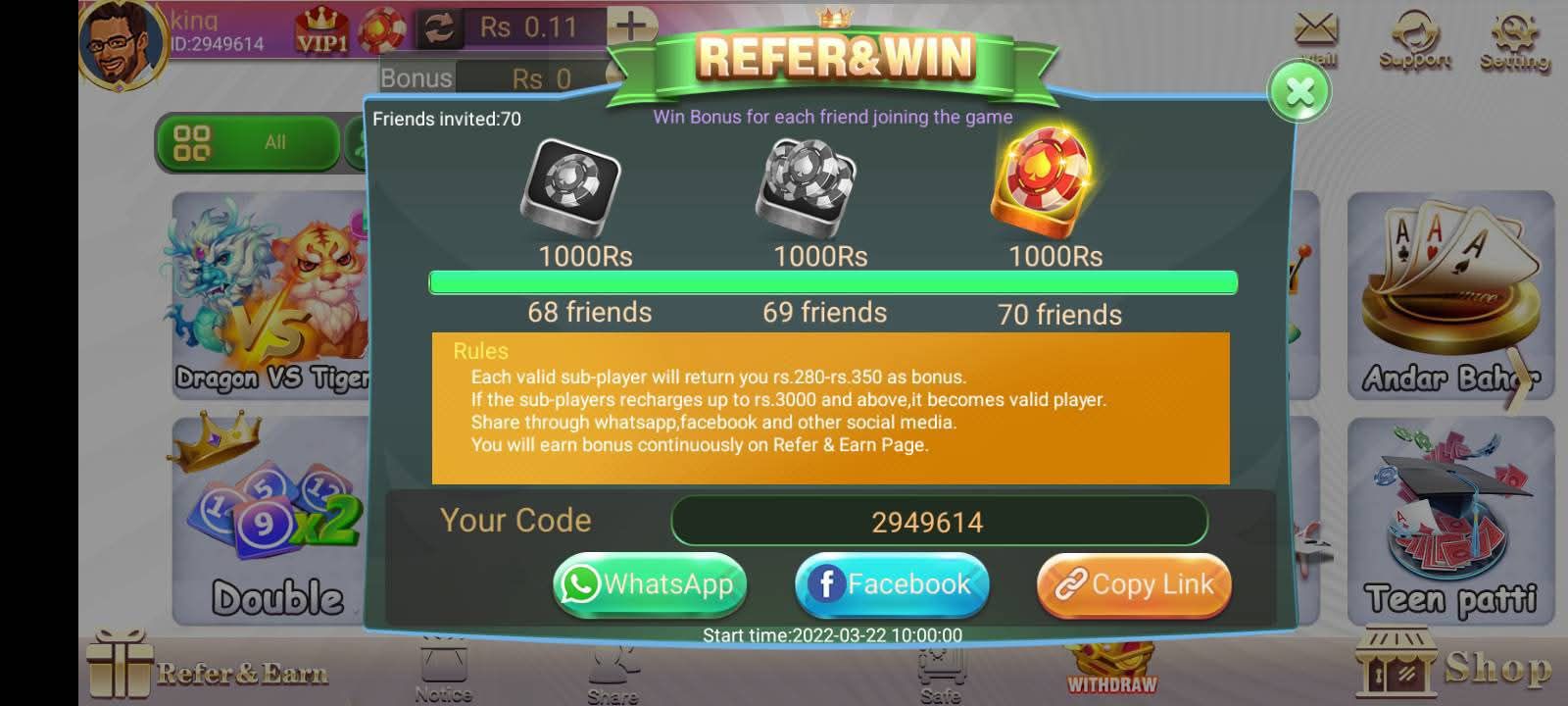Viewport: 1568px width, 706px height.
Task: Click the plus button to add funds
Action: click(x=630, y=24)
